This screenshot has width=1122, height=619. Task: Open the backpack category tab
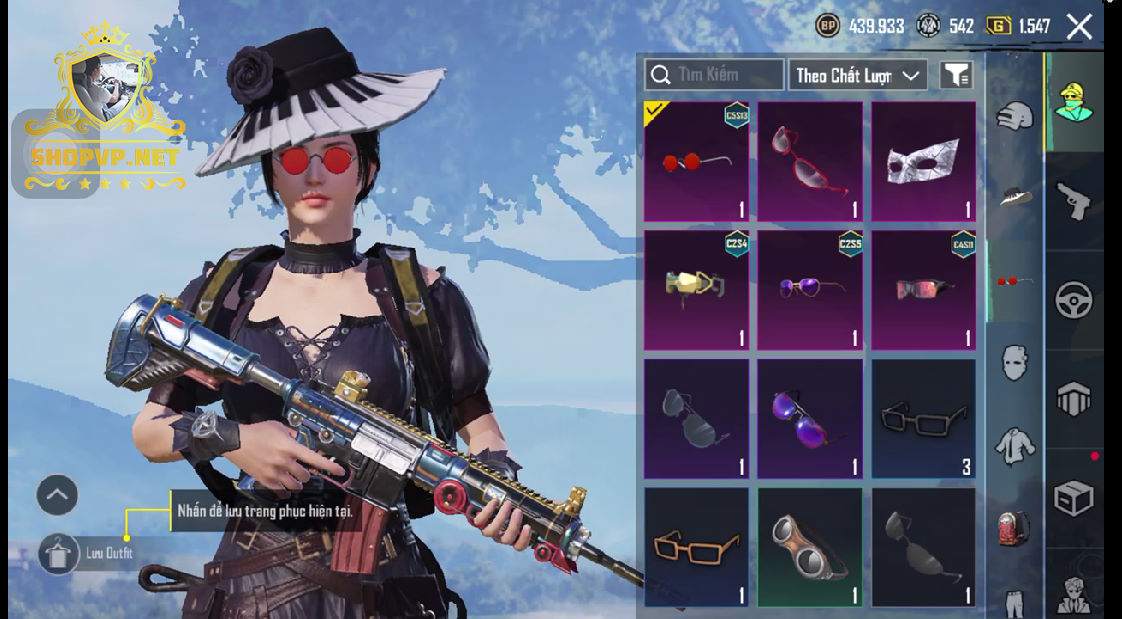(1014, 527)
